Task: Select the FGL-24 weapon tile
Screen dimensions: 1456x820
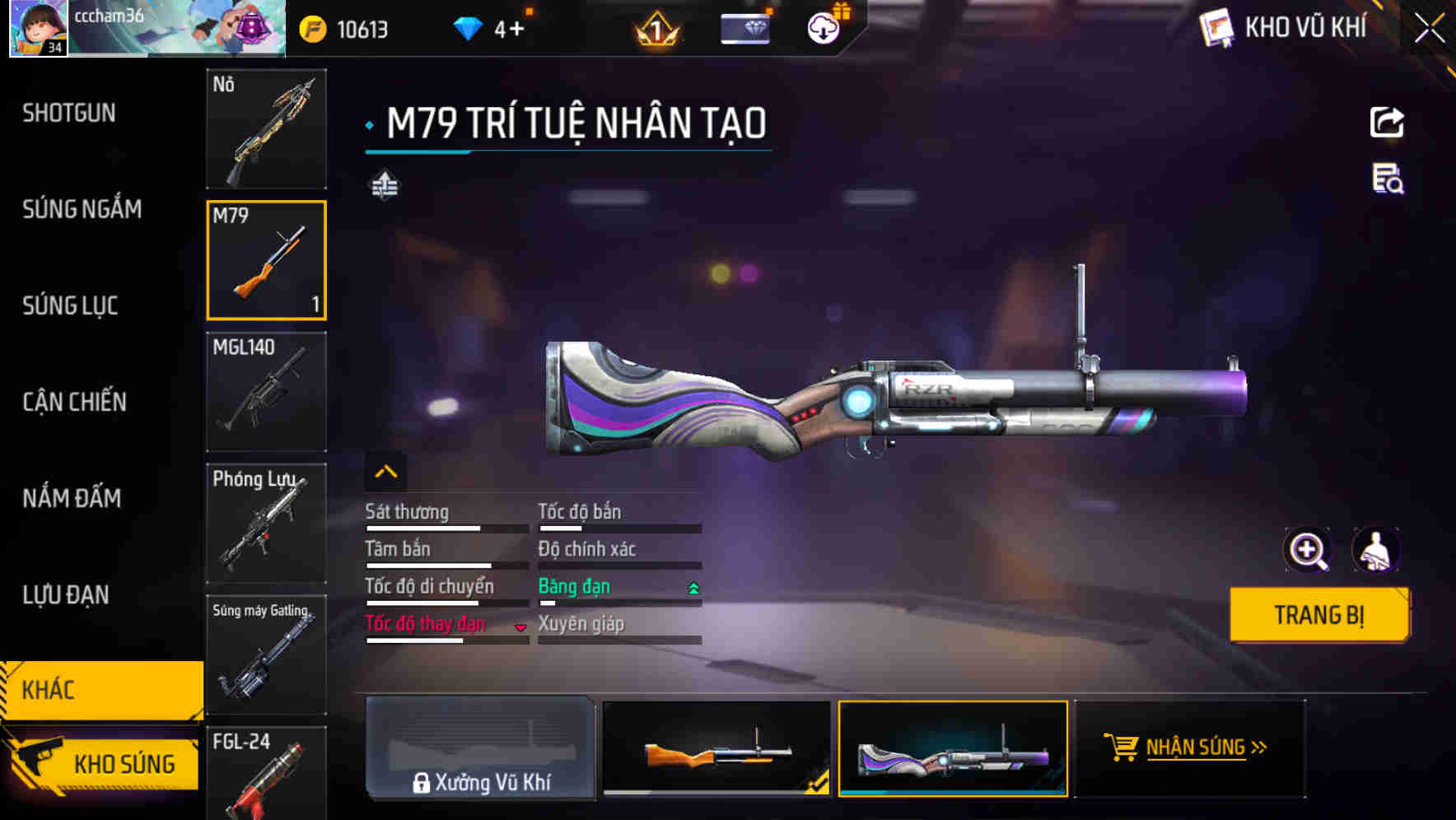Action: click(266, 772)
